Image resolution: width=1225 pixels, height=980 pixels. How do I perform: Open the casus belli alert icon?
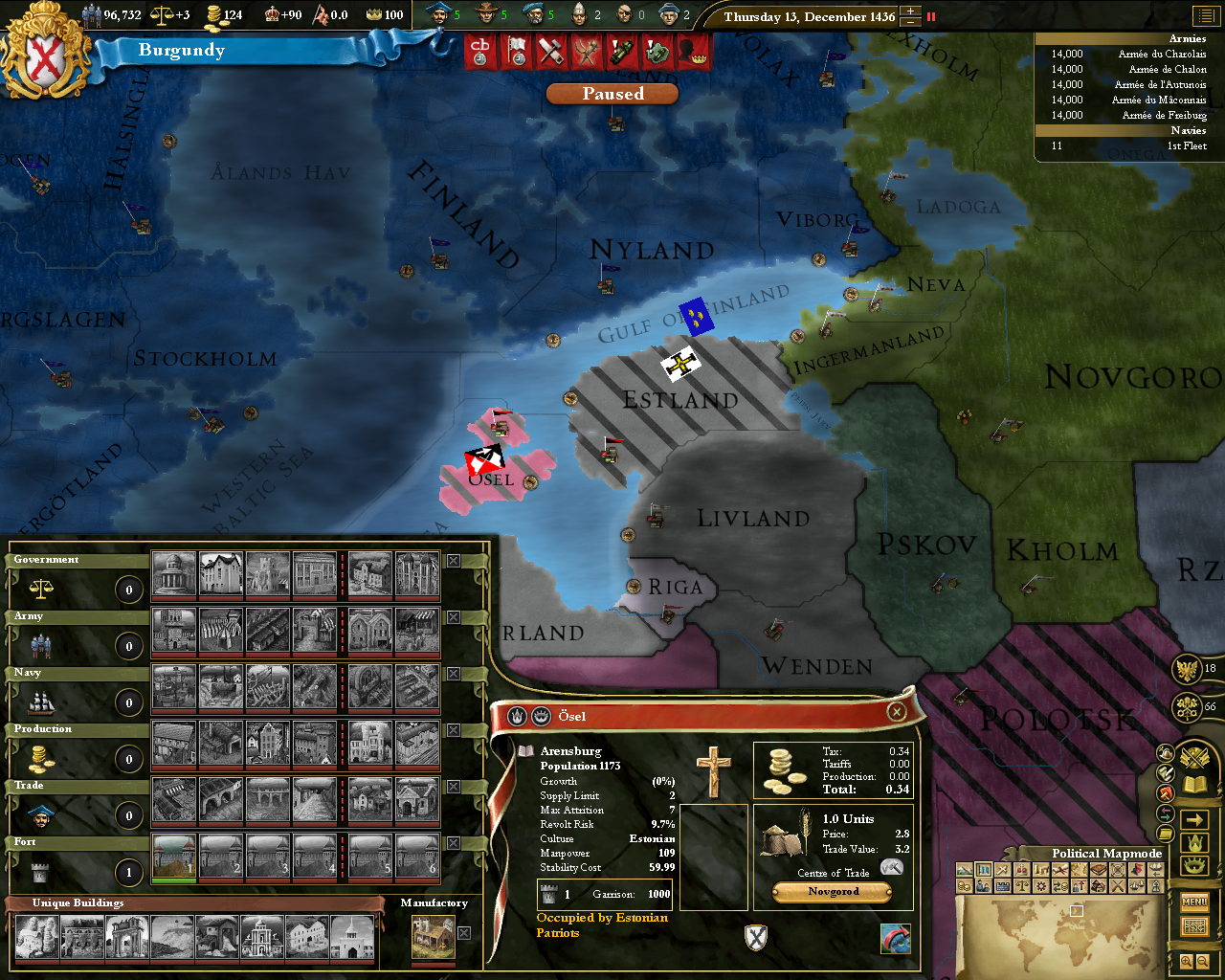click(480, 52)
